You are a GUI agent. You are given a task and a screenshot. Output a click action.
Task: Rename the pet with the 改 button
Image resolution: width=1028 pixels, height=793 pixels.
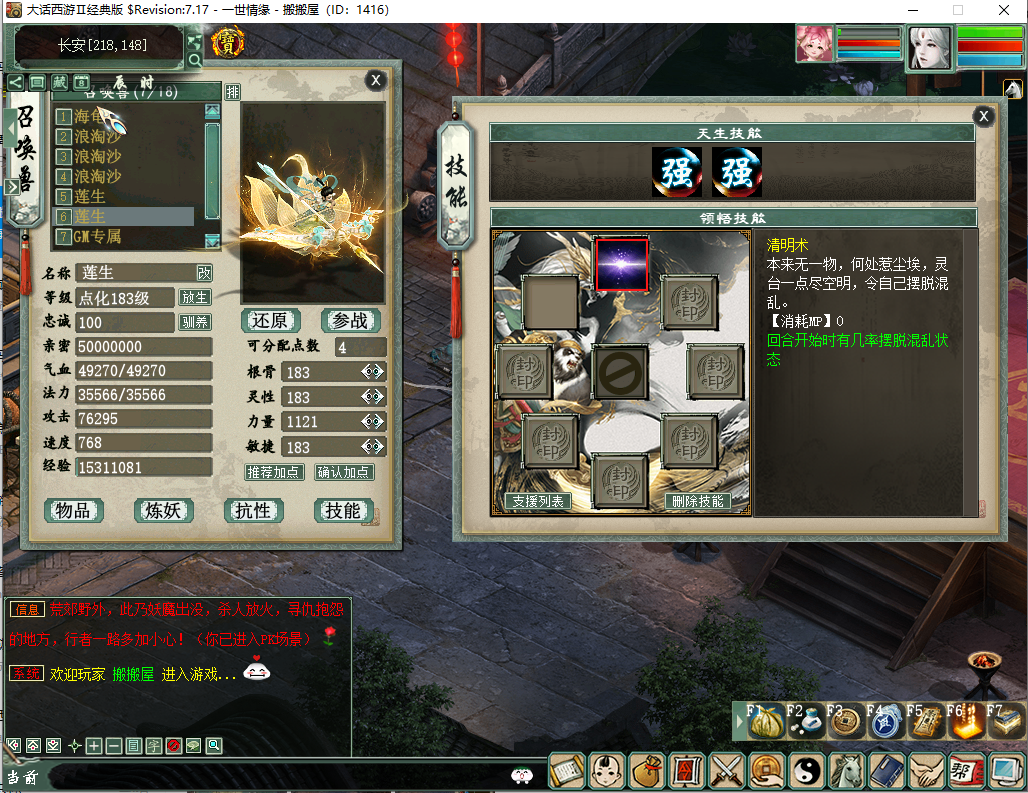point(204,272)
